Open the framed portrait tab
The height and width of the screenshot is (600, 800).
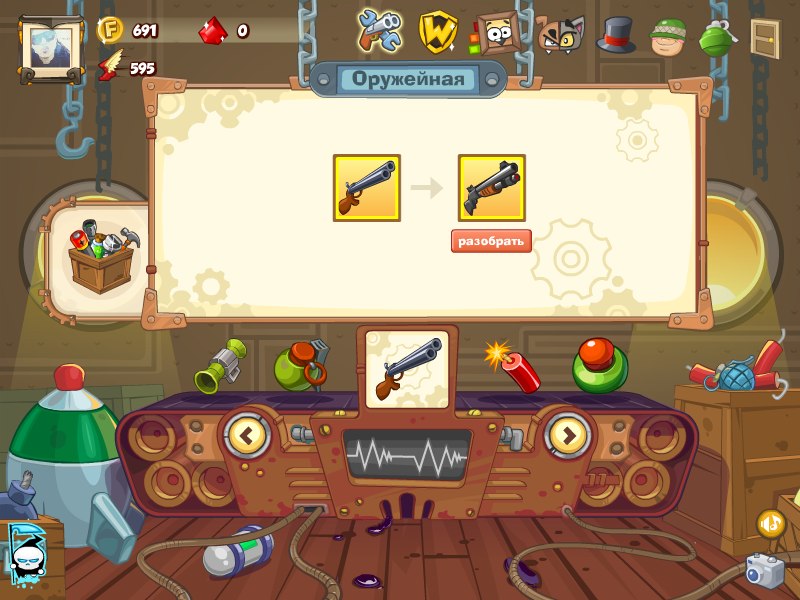point(493,33)
